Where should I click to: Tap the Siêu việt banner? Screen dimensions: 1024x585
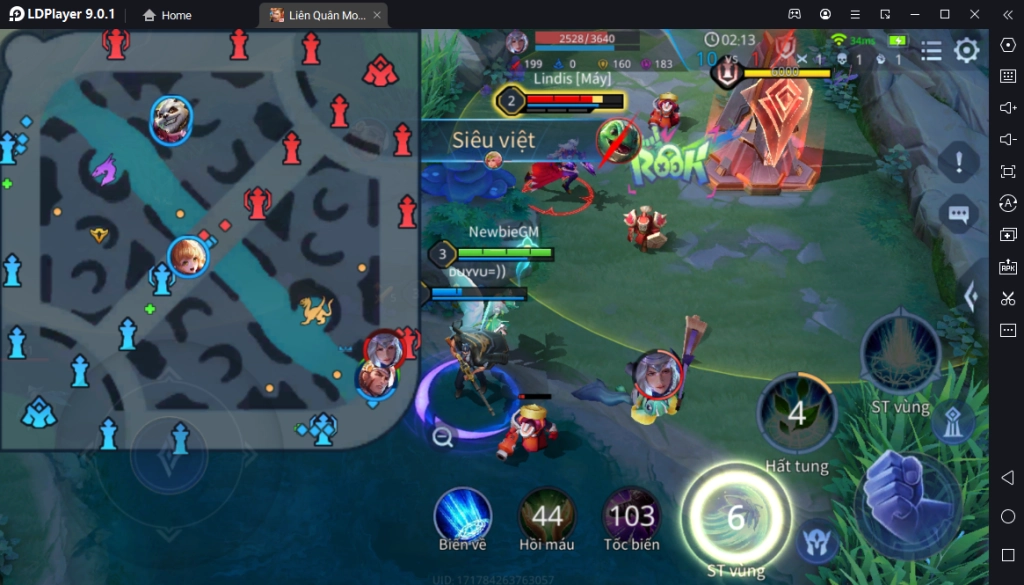492,141
